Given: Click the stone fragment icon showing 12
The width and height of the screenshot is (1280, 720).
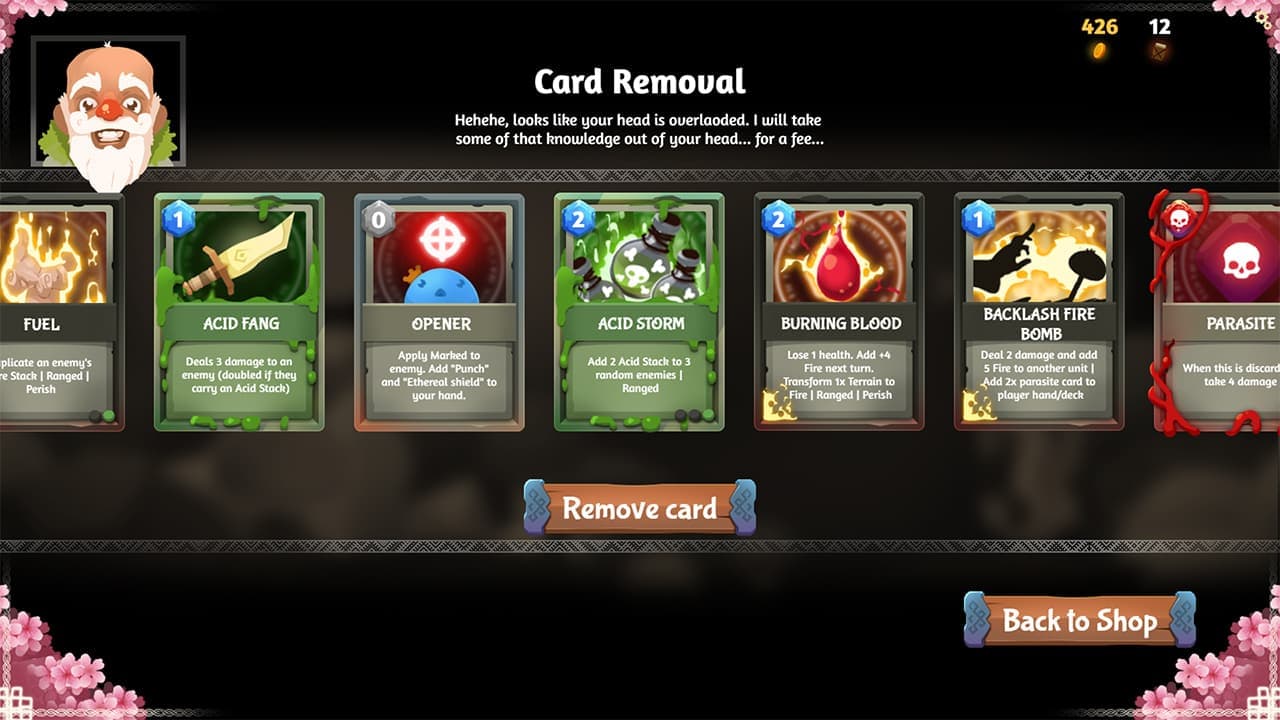Looking at the screenshot, I should click(x=1158, y=50).
